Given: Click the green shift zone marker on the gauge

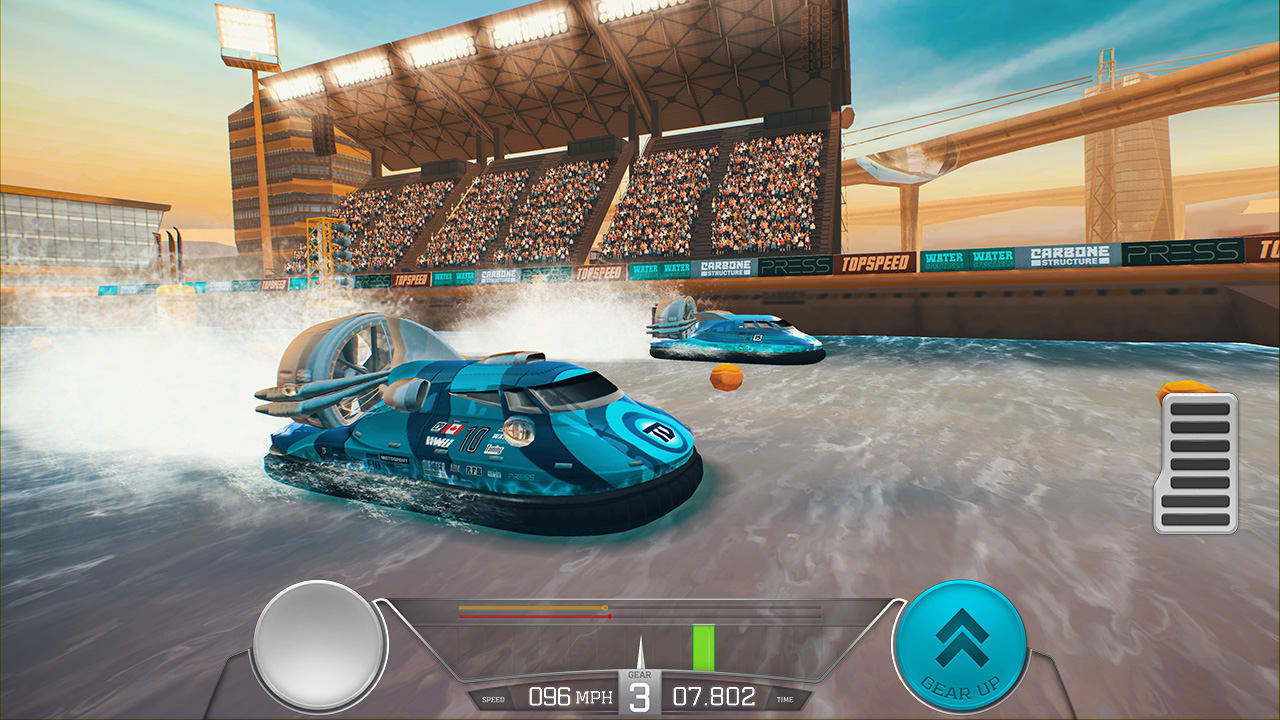Looking at the screenshot, I should pos(703,648).
